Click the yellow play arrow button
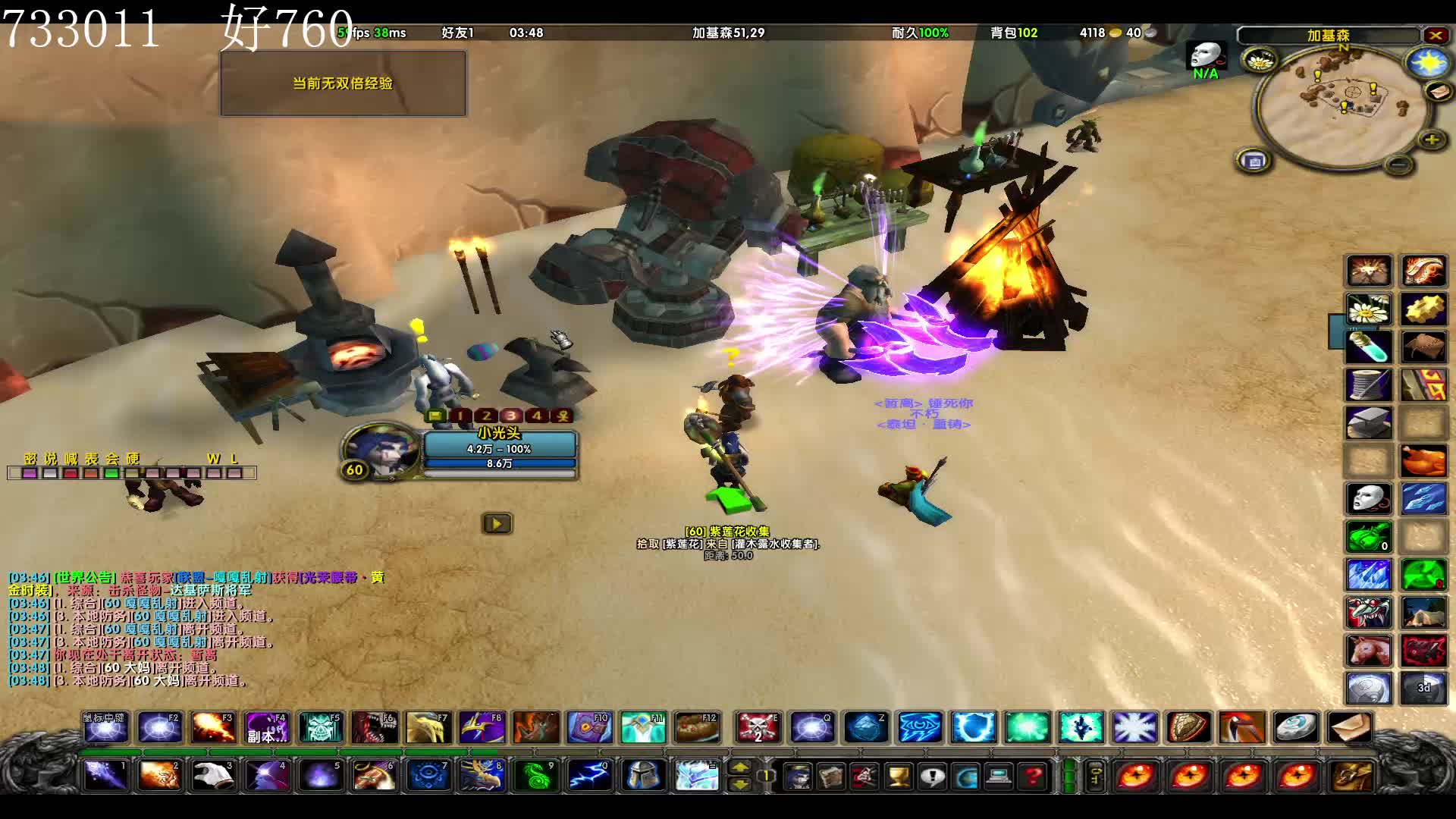This screenshot has width=1456, height=819. pos(497,523)
